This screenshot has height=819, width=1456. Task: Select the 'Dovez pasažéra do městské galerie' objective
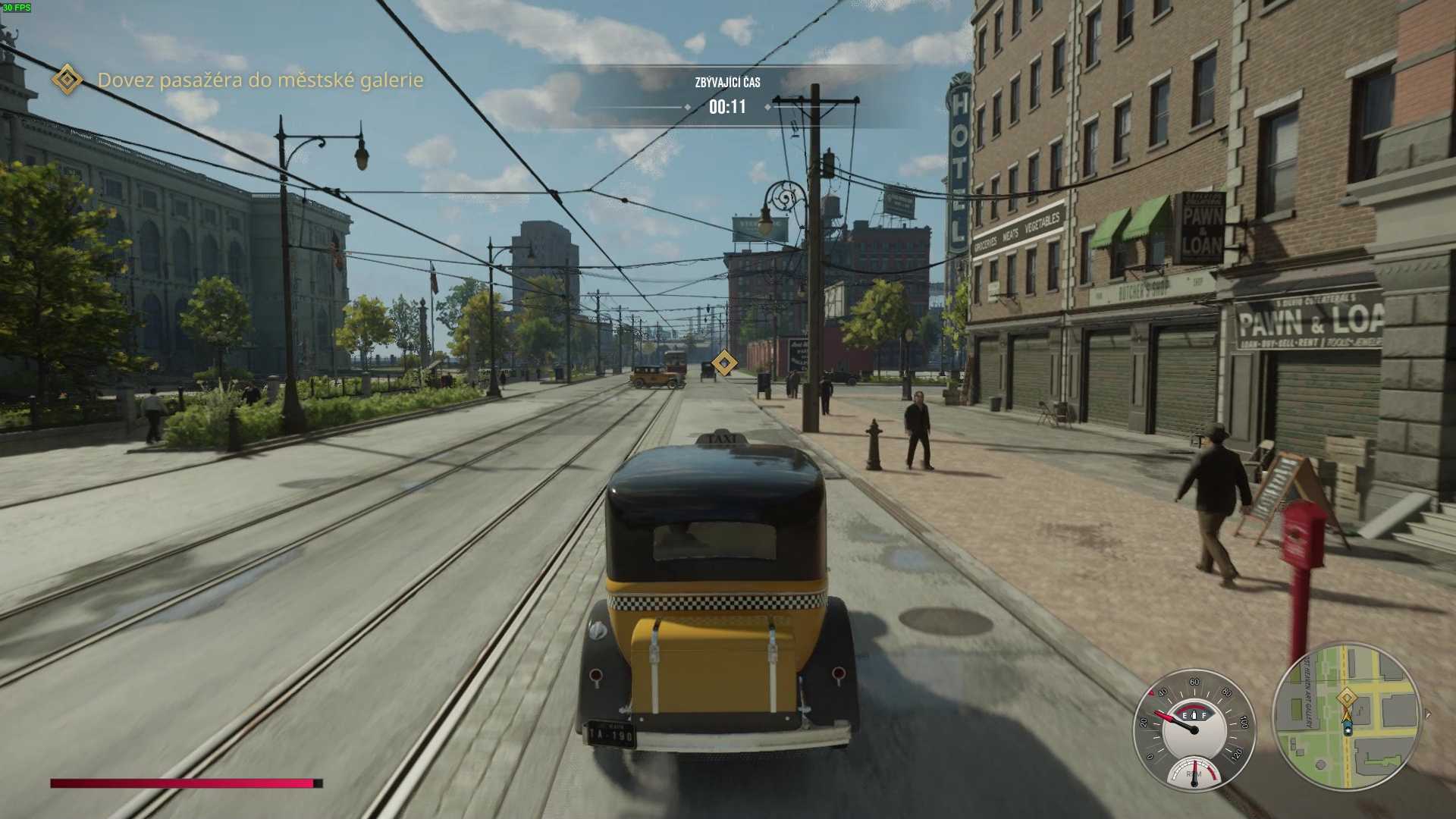click(x=260, y=80)
